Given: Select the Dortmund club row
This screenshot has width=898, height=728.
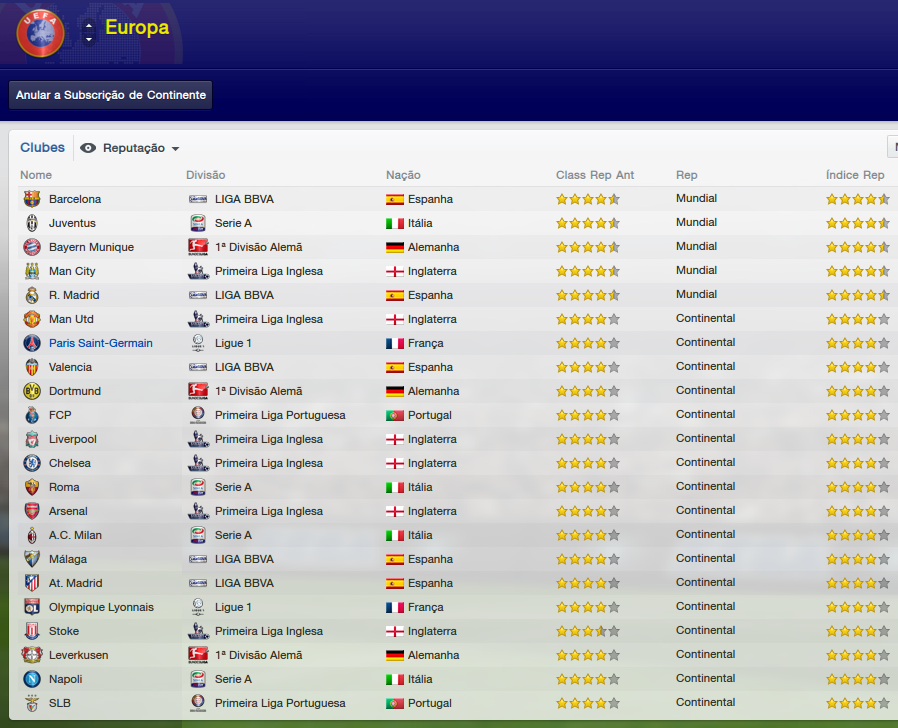Looking at the screenshot, I should point(75,391).
